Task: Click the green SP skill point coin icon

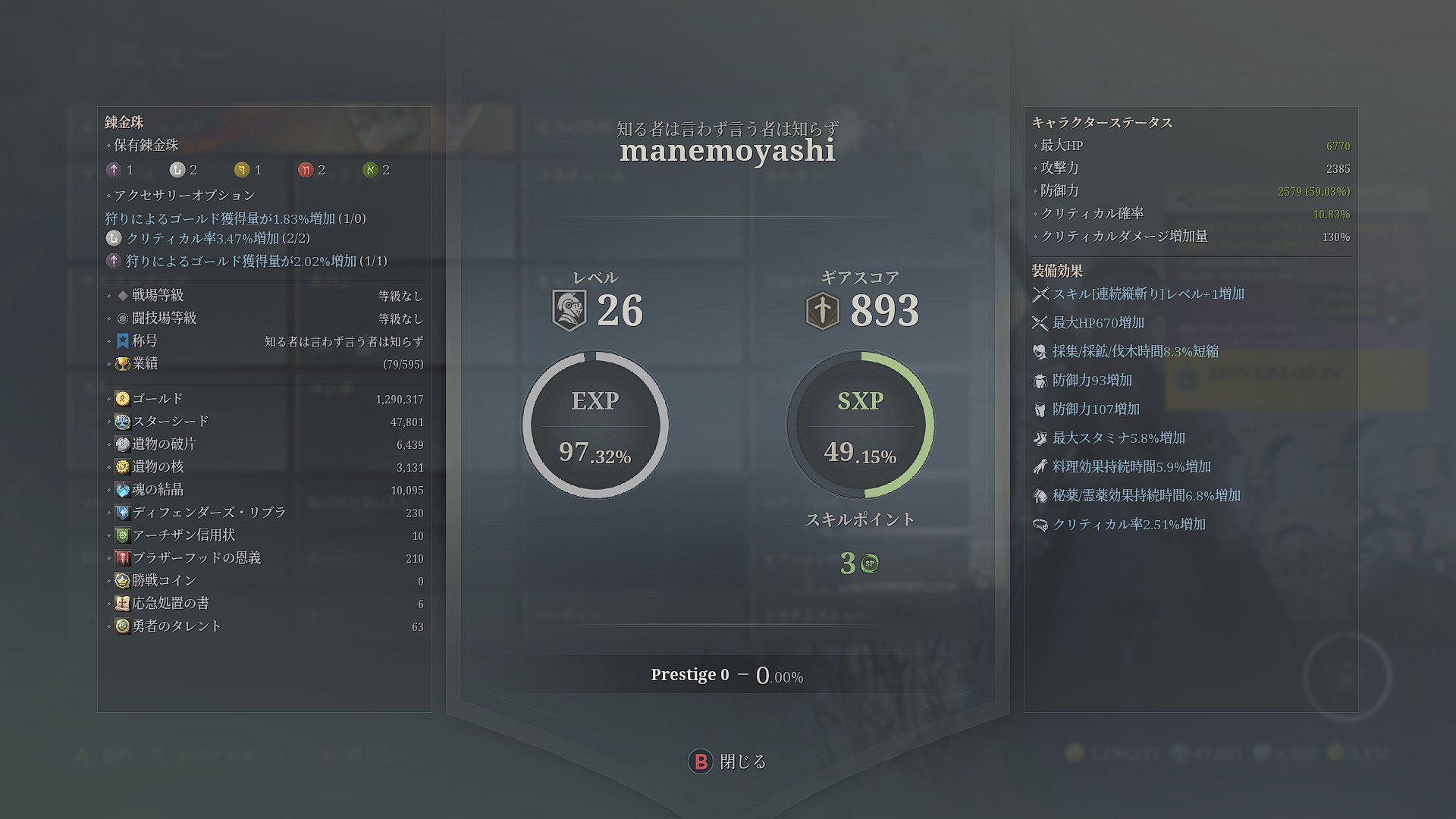Action: pyautogui.click(x=869, y=563)
